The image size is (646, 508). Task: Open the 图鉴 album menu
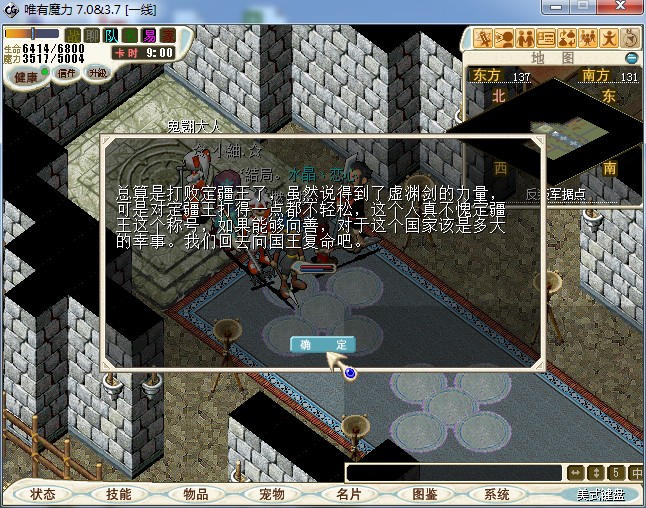(424, 494)
